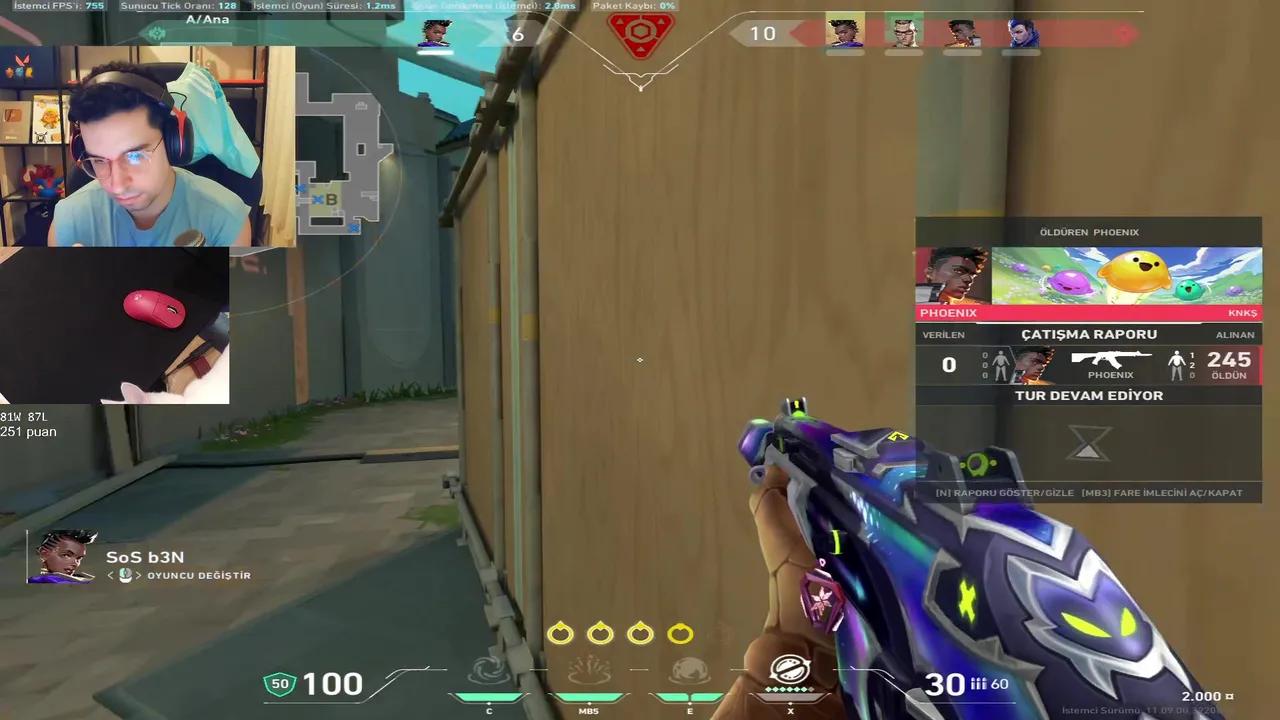Click the left arrow beside OYUNCU DEĞİŞTİR
1280x720 pixels.
pyautogui.click(x=111, y=575)
